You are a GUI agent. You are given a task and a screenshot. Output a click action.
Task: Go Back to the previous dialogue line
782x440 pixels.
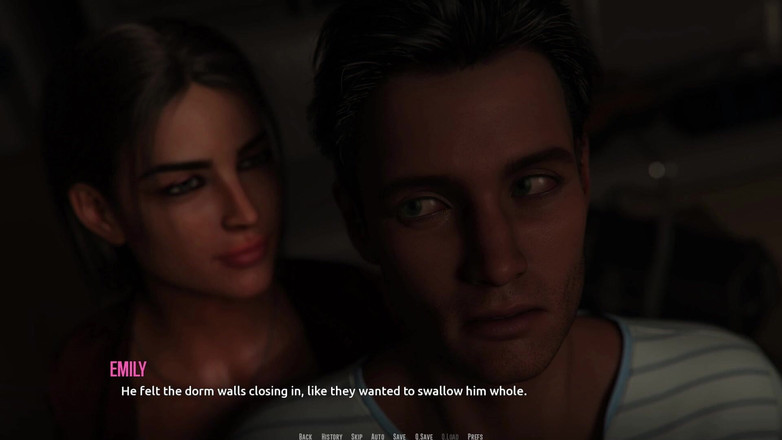pyautogui.click(x=305, y=436)
